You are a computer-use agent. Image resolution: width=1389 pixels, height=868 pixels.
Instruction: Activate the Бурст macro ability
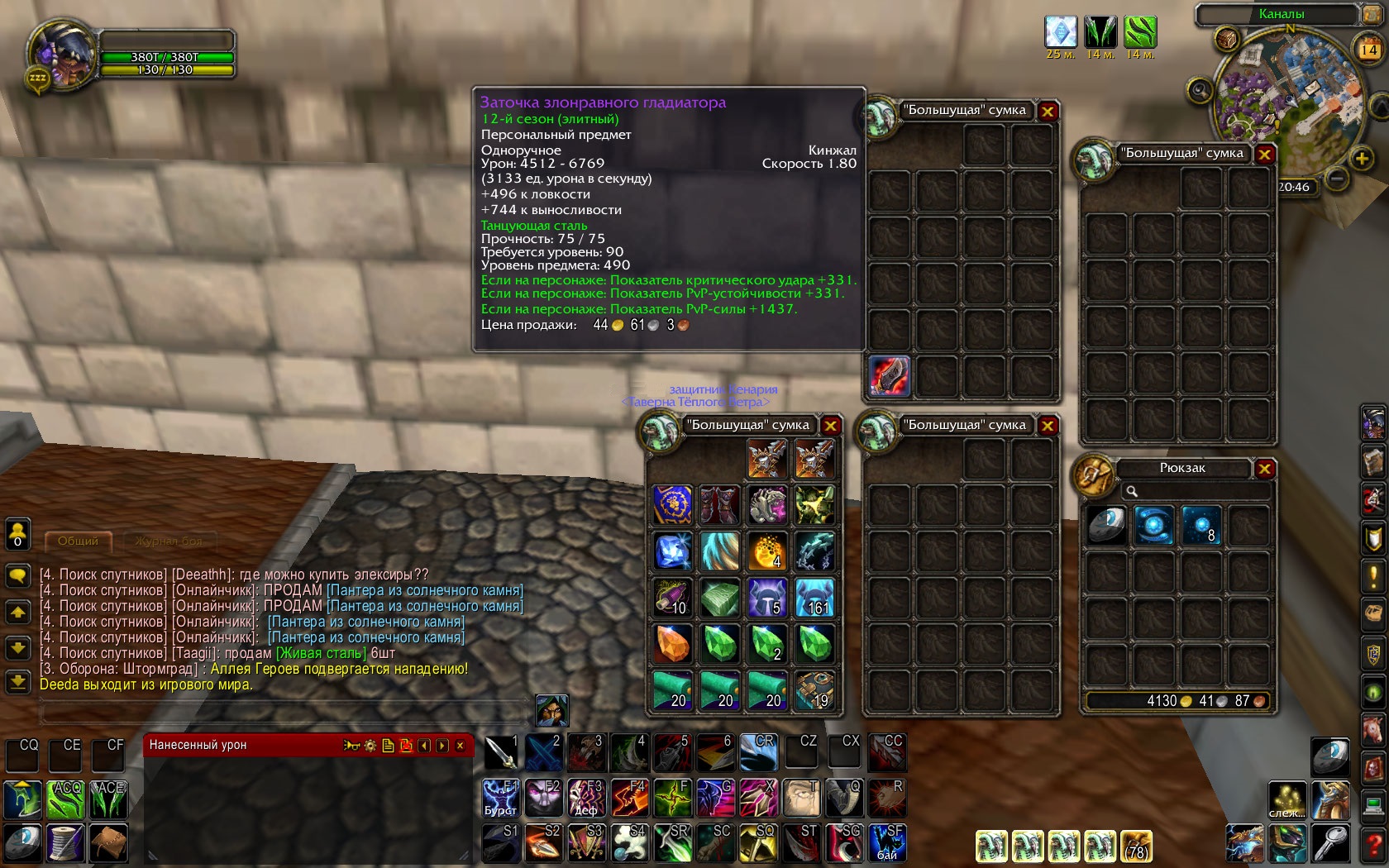click(x=500, y=798)
